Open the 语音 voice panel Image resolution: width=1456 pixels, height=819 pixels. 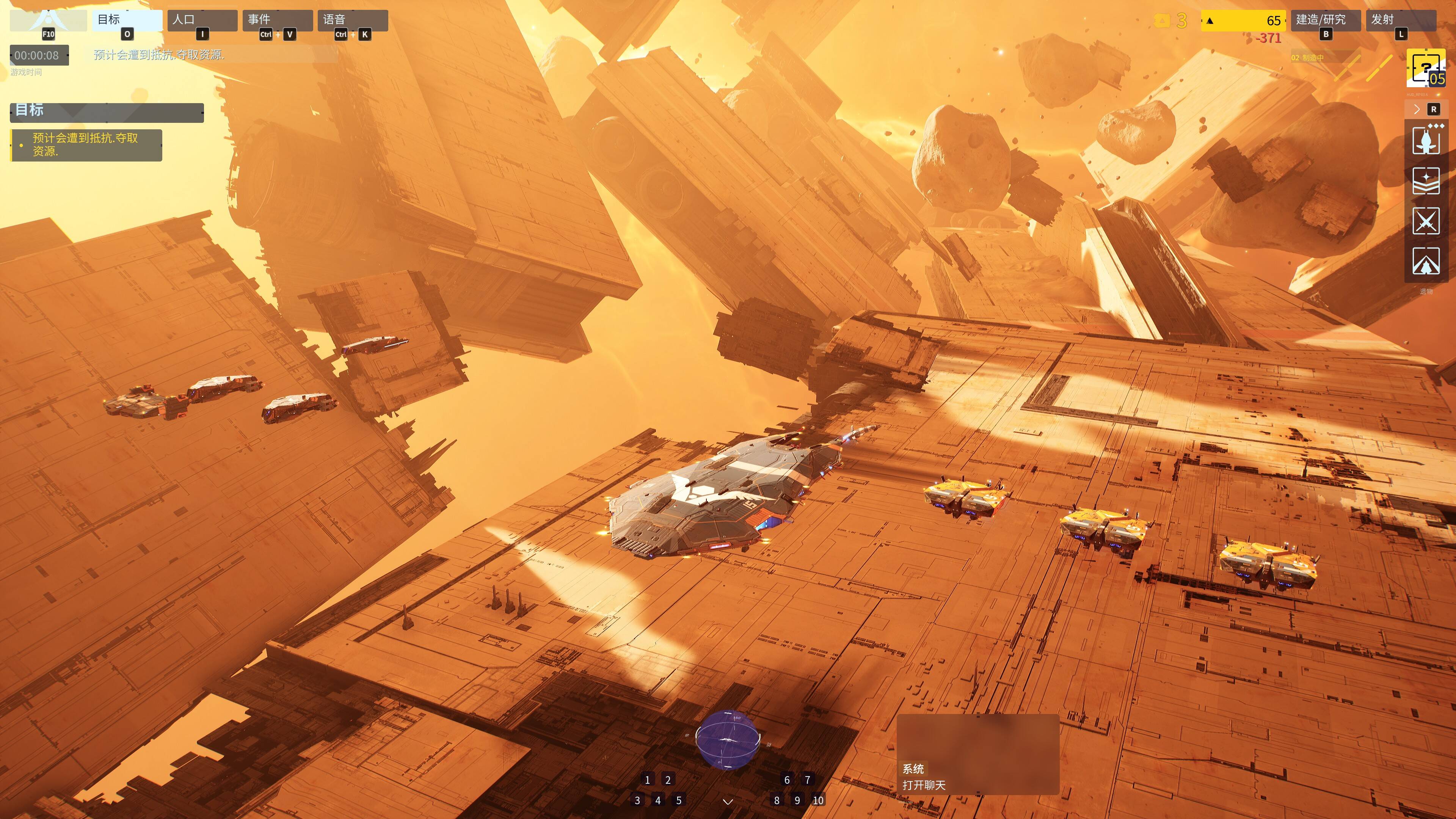[352, 20]
